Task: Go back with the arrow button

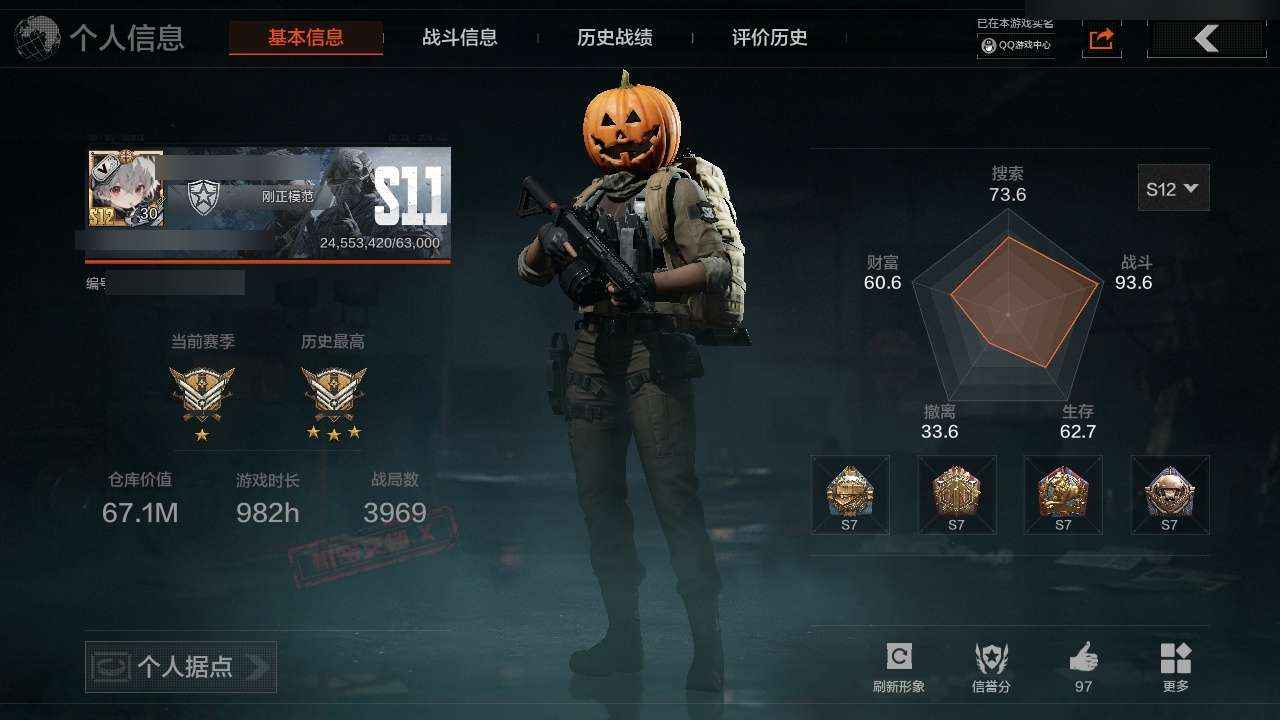Action: pos(1206,39)
